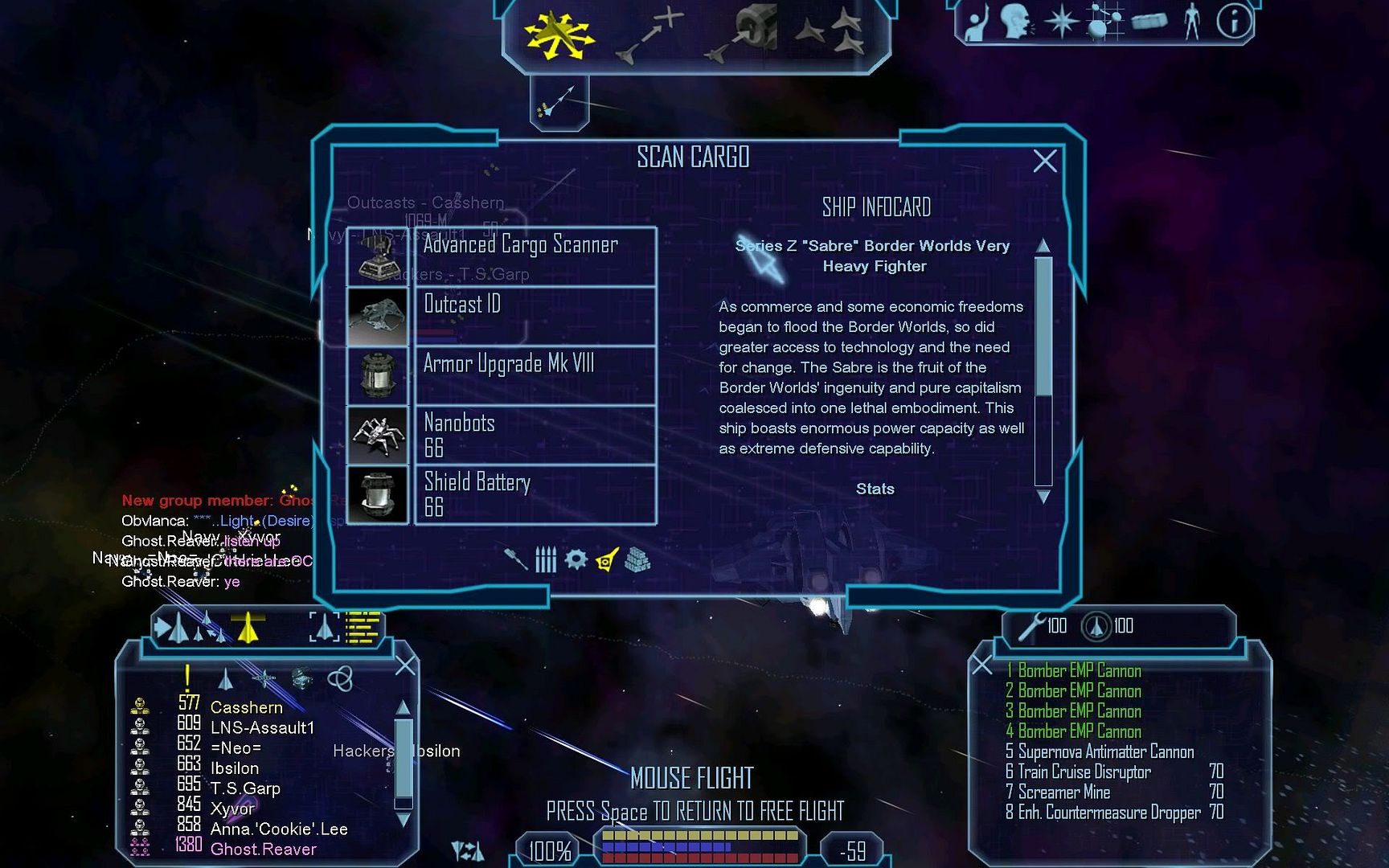
Task: Show commodities using the stacked crates filter
Action: tap(637, 559)
